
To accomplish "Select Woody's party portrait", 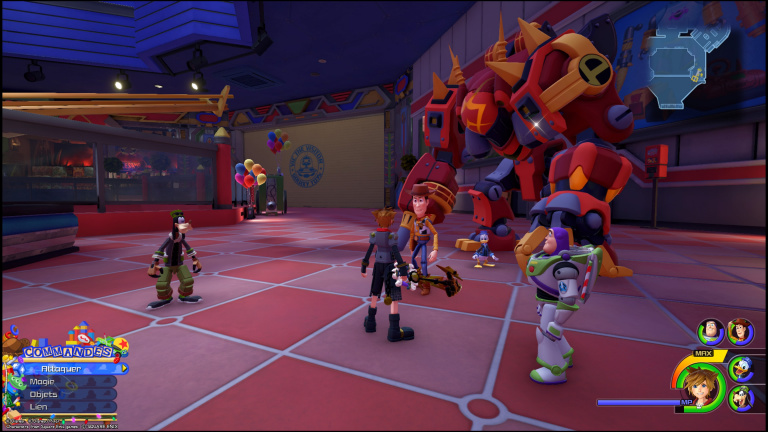I will (740, 331).
